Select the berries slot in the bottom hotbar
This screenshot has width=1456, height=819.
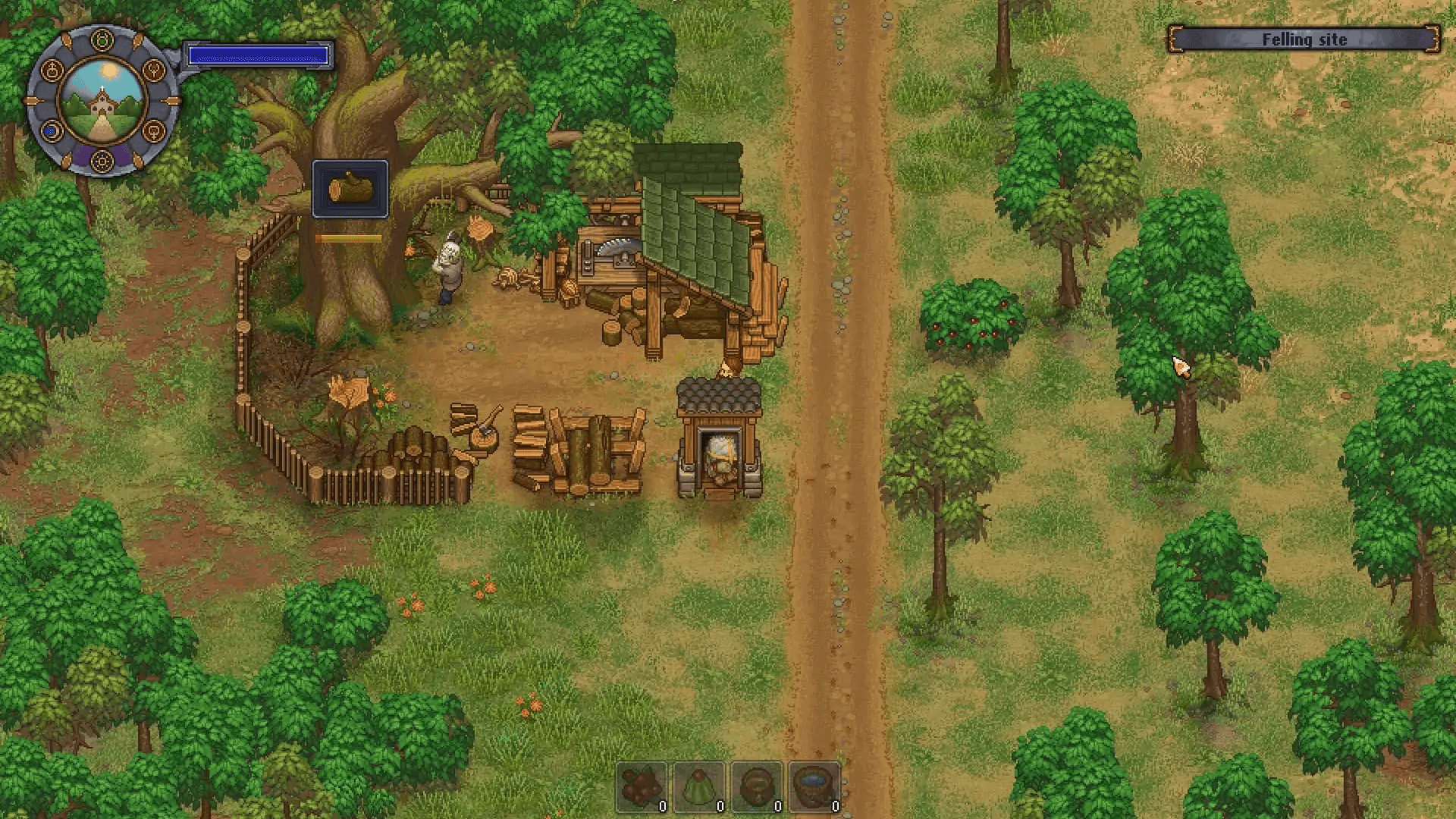click(641, 787)
